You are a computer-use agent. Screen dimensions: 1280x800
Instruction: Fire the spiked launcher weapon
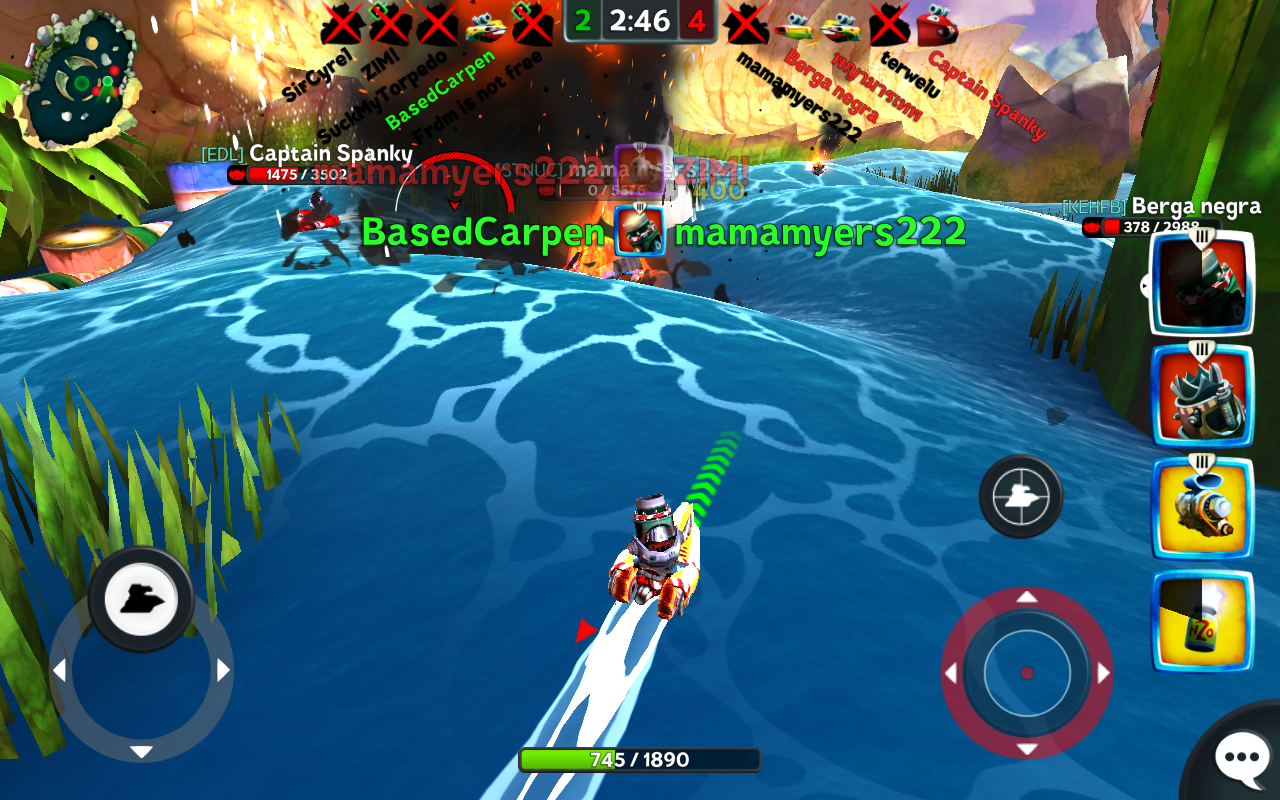1201,397
